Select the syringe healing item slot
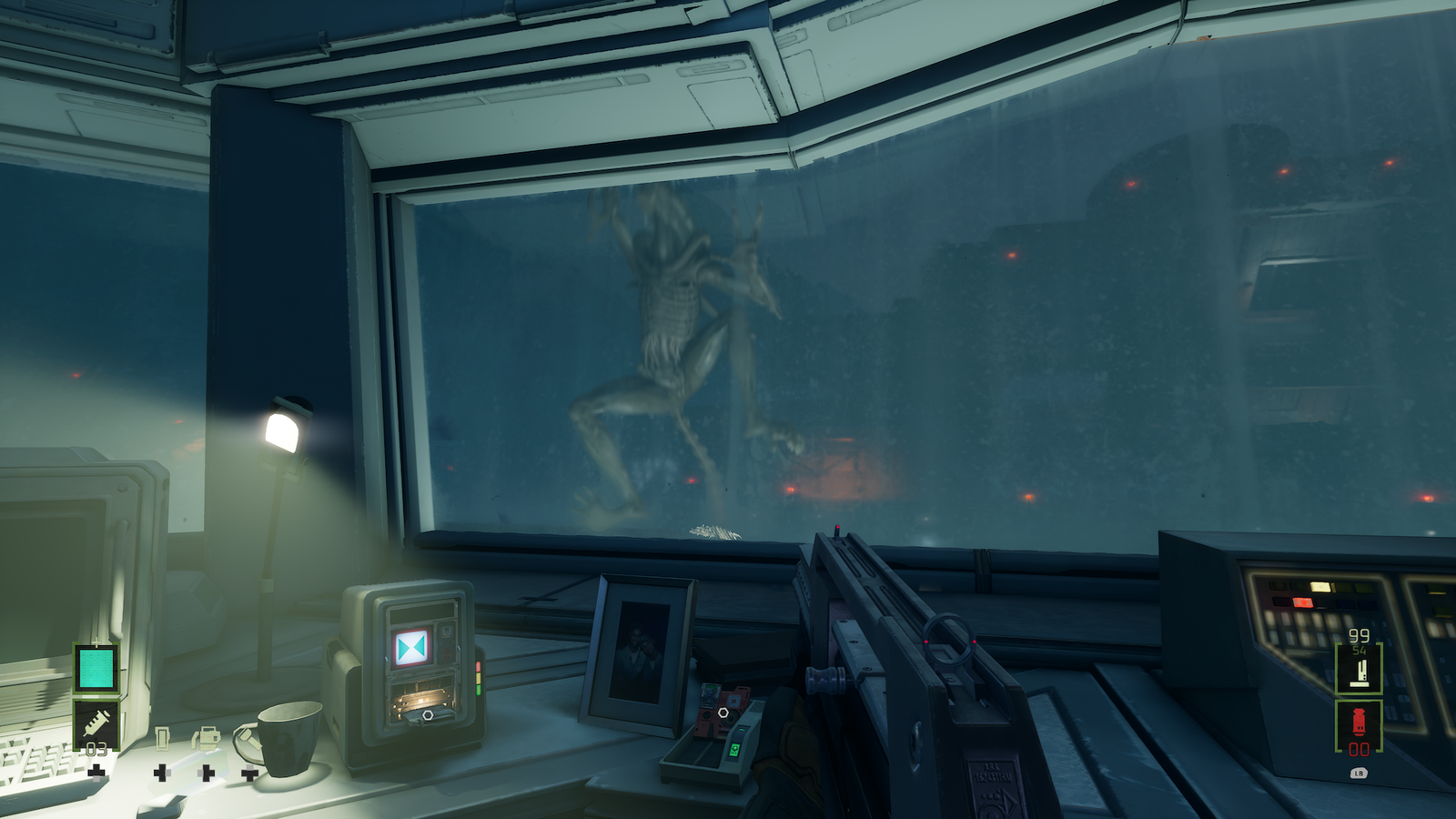 [x=96, y=725]
